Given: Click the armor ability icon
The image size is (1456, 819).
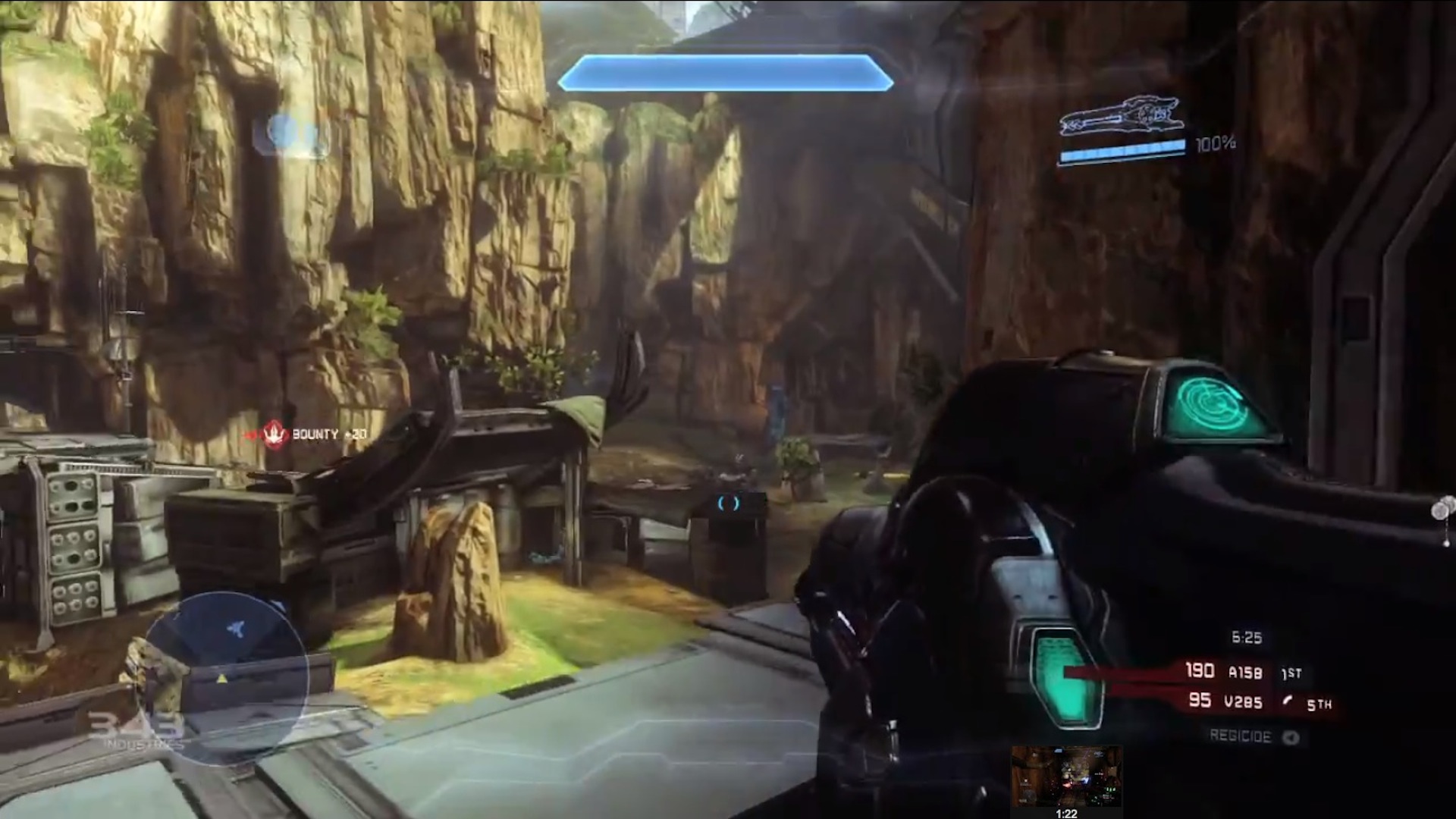Looking at the screenshot, I should [291, 134].
